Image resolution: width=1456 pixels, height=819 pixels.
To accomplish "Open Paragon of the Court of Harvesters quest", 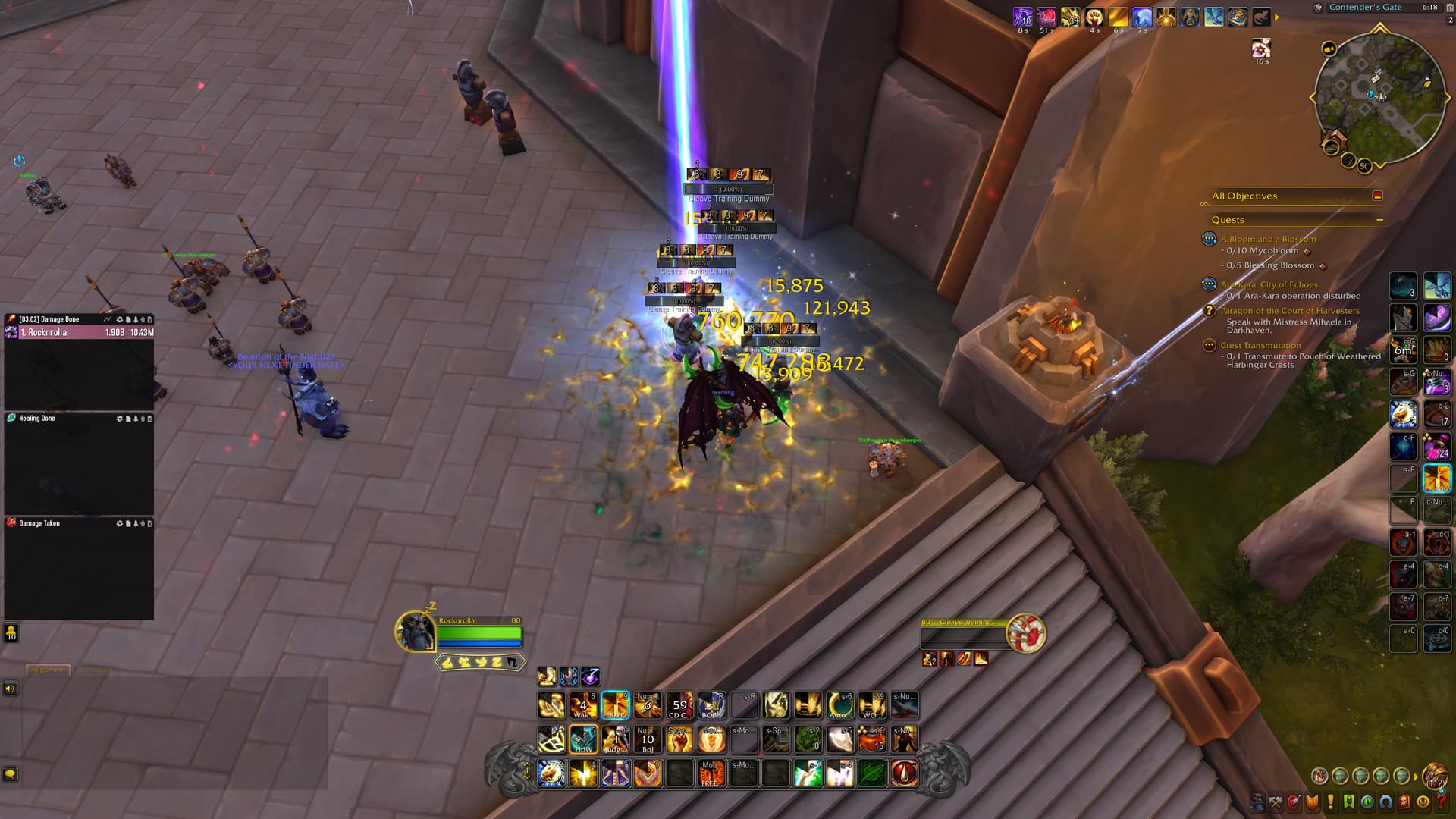I will click(1289, 311).
